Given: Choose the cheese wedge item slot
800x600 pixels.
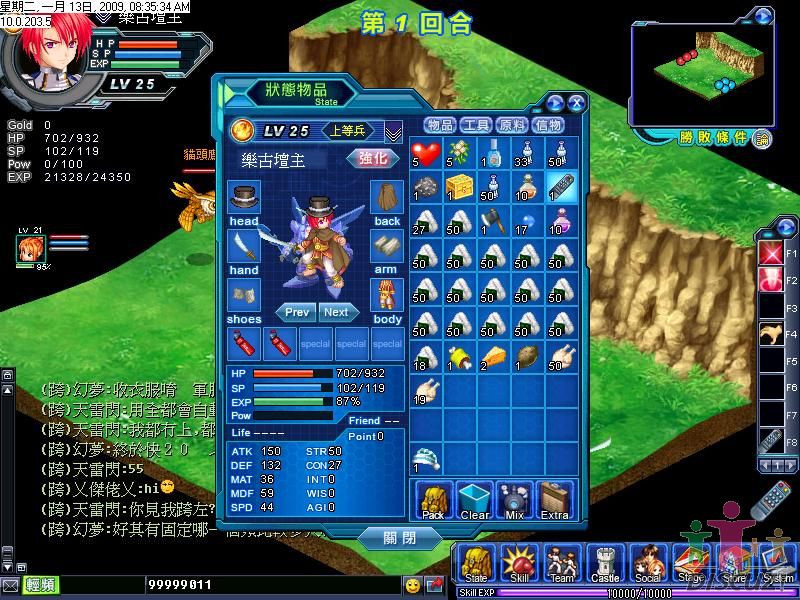Looking at the screenshot, I should coord(495,357).
